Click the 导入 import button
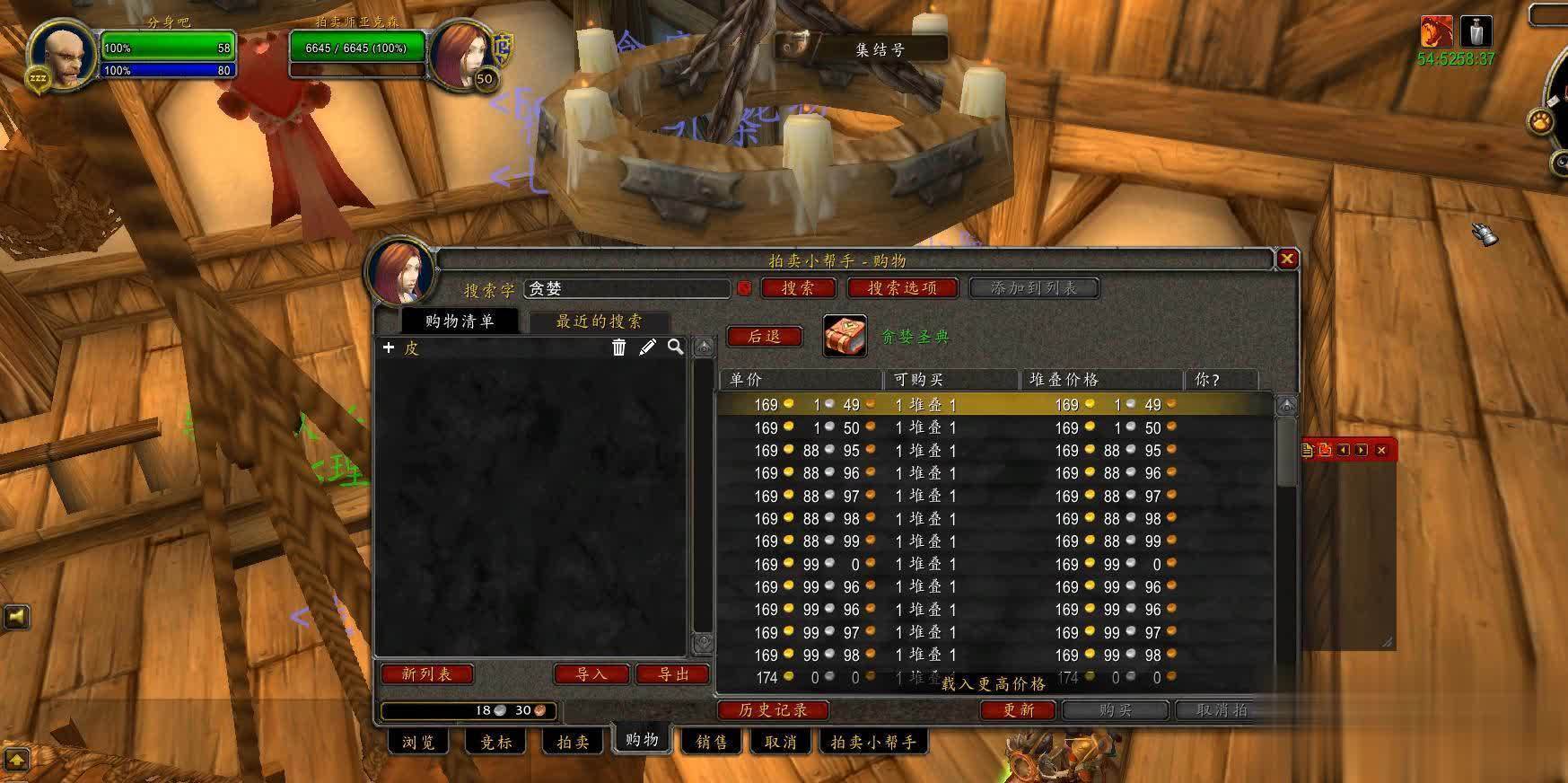 [591, 674]
